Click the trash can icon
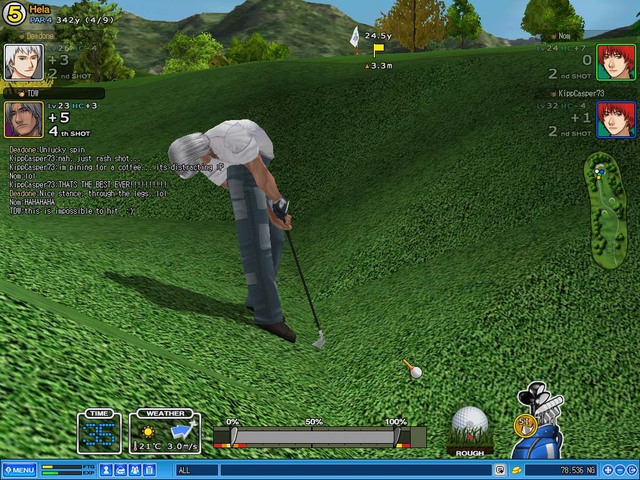Image resolution: width=640 pixels, height=480 pixels. point(147,470)
